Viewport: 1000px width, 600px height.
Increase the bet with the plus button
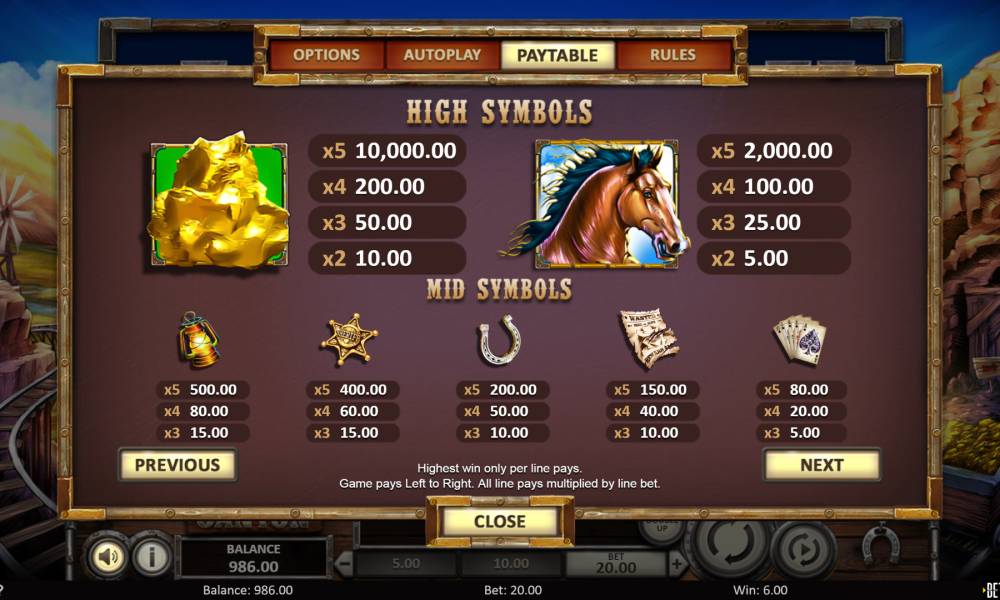677,564
